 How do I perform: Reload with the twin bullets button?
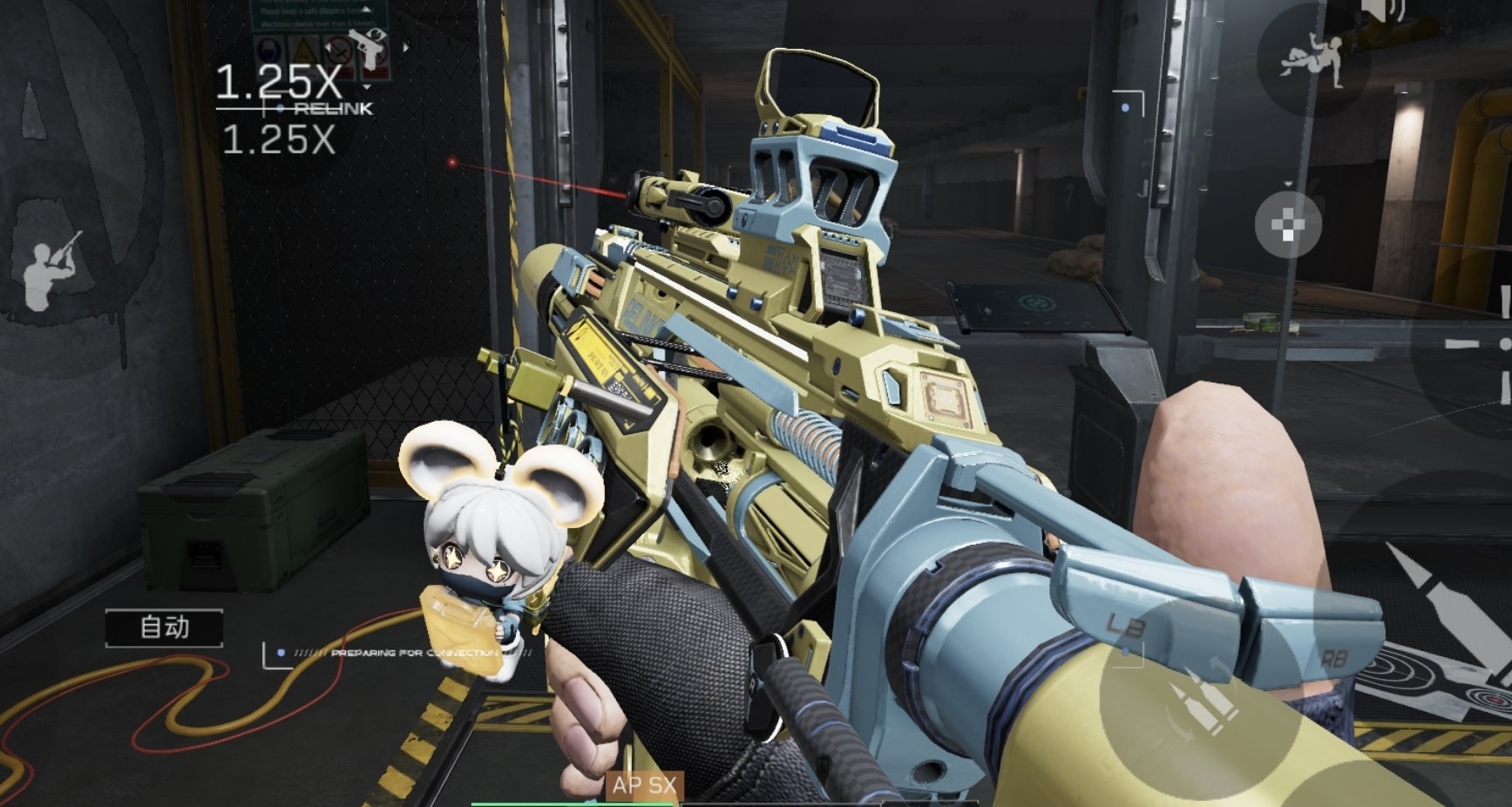1202,704
